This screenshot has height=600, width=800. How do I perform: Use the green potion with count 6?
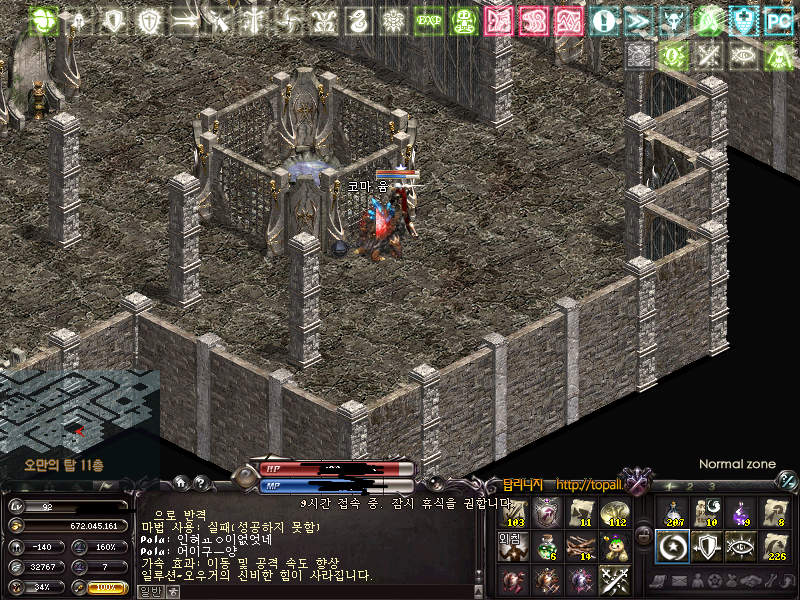click(x=546, y=546)
